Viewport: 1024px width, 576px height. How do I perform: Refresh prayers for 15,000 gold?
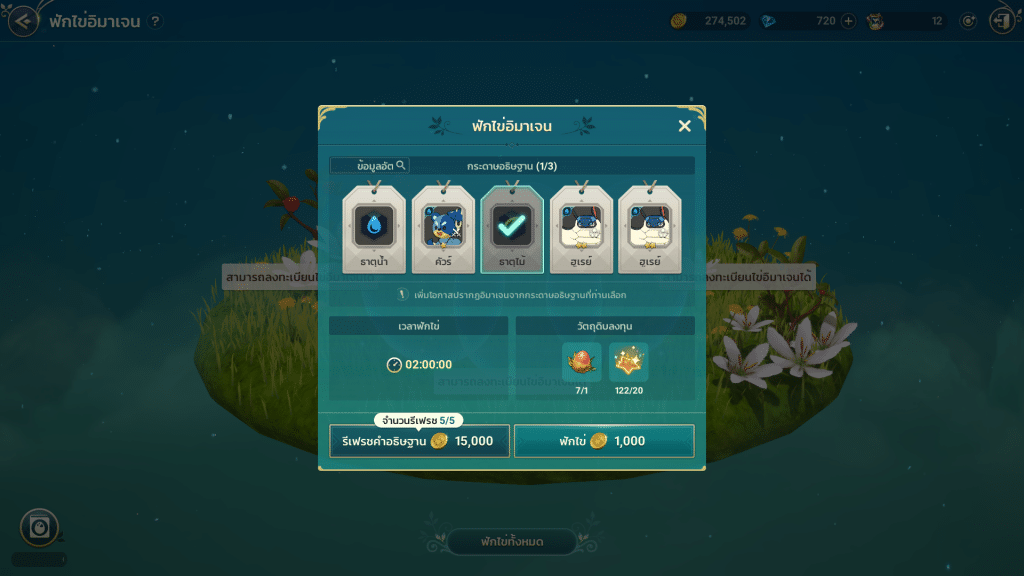419,441
